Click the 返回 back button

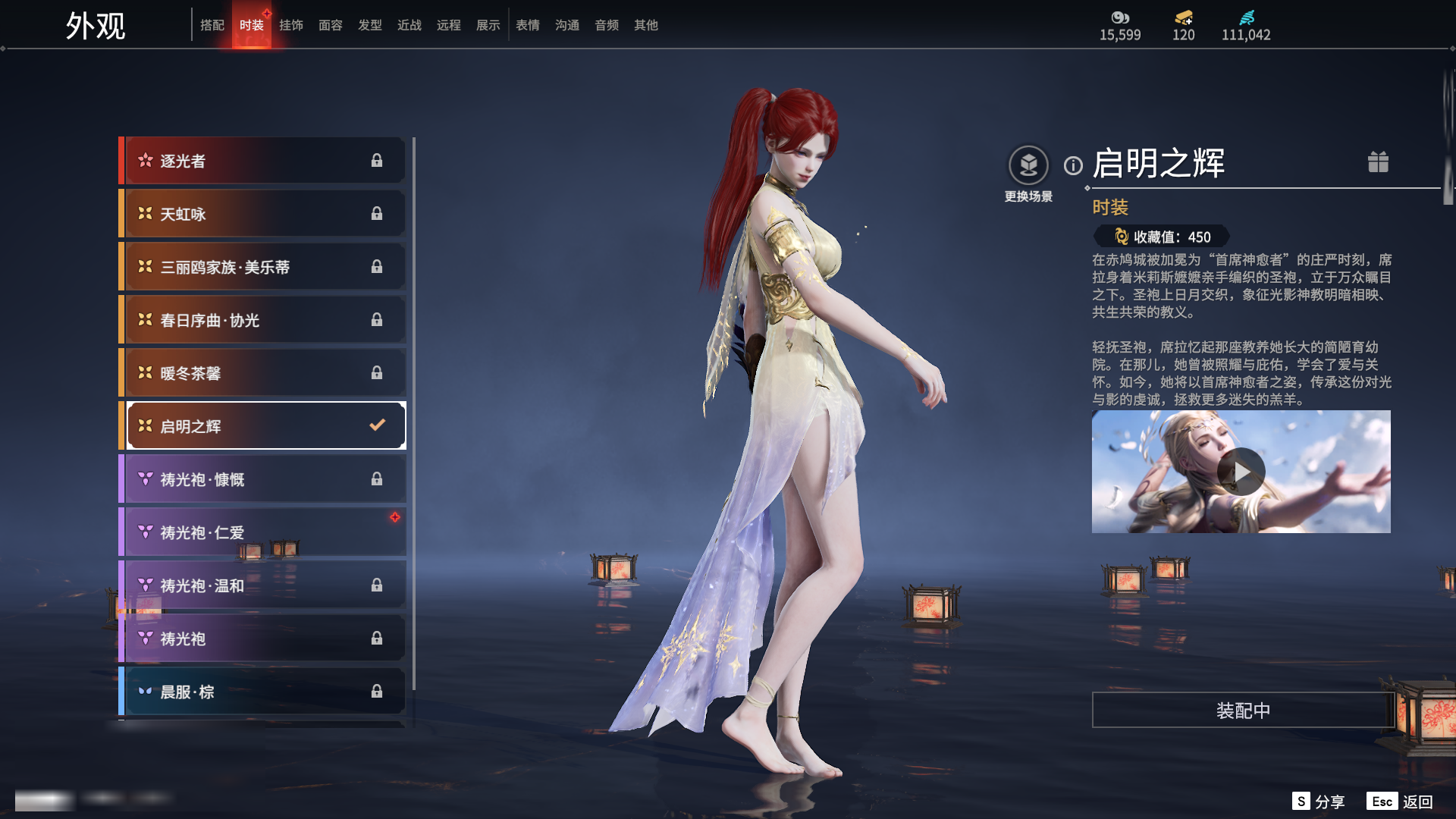coord(1401,802)
